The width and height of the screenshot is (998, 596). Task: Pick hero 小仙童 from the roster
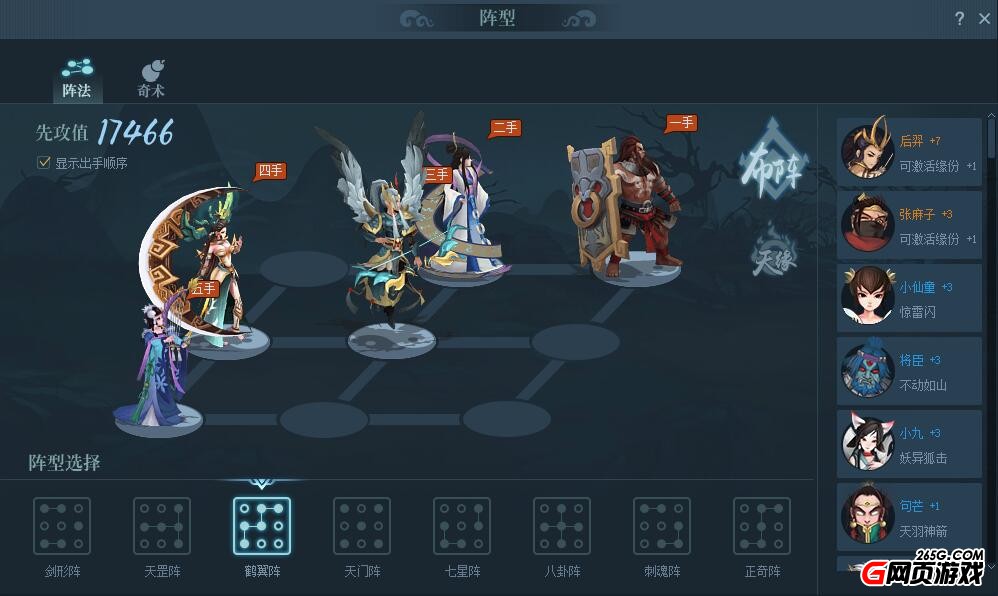pyautogui.click(x=910, y=299)
